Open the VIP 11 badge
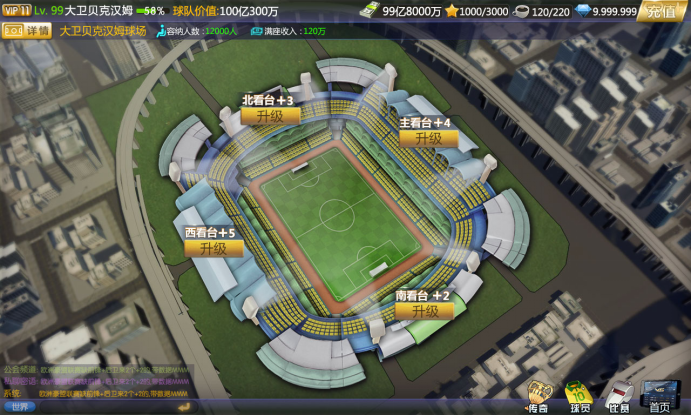The width and height of the screenshot is (692, 415). point(15,10)
